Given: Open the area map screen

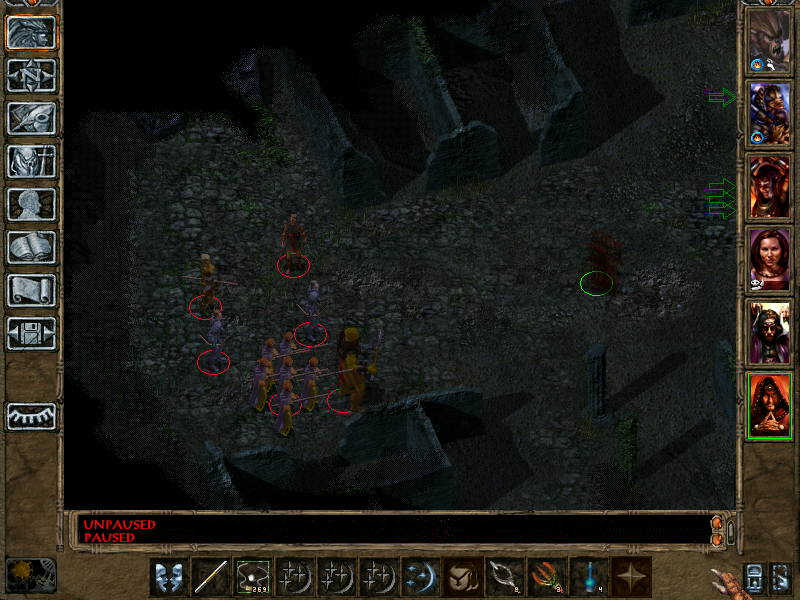Looking at the screenshot, I should coord(31,75).
